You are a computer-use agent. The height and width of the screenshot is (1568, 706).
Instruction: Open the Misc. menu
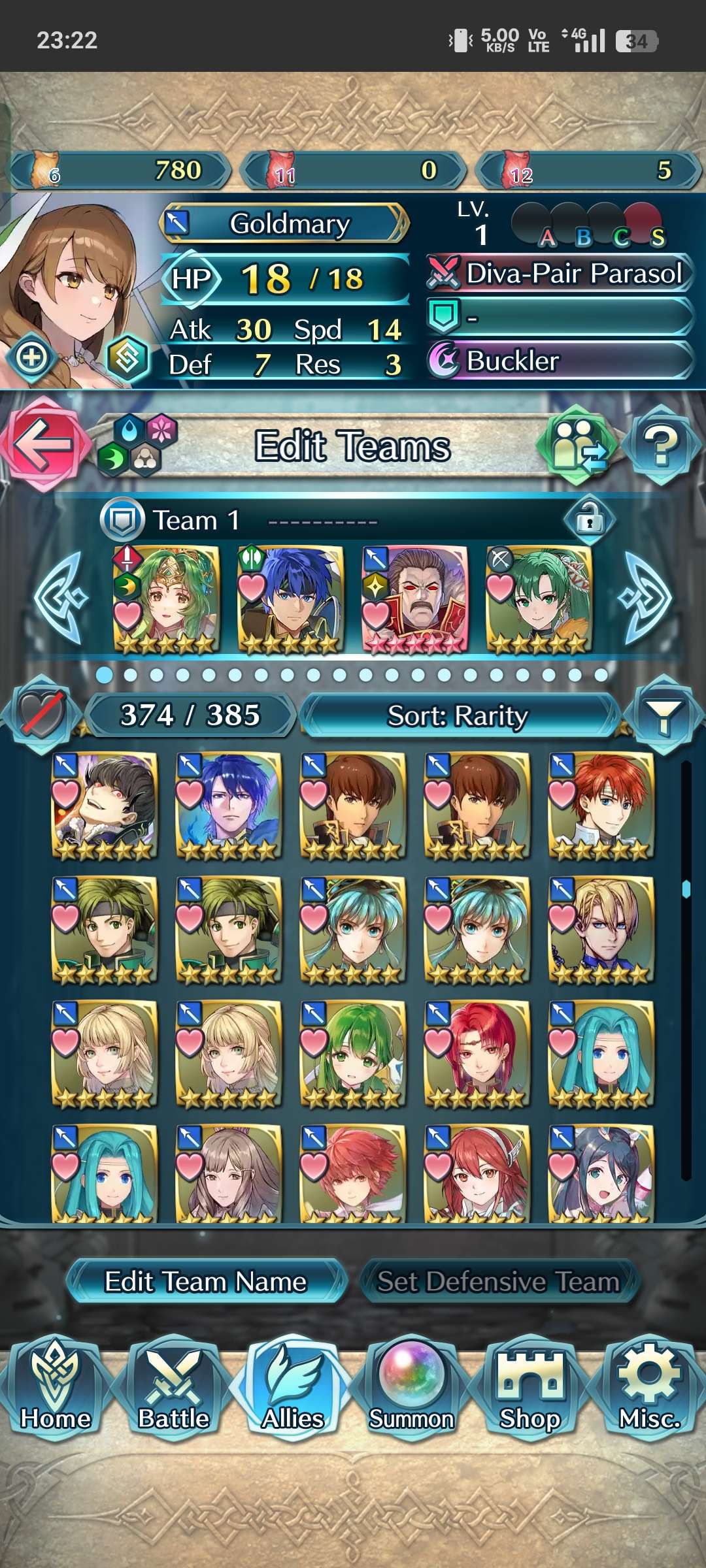point(650,1386)
